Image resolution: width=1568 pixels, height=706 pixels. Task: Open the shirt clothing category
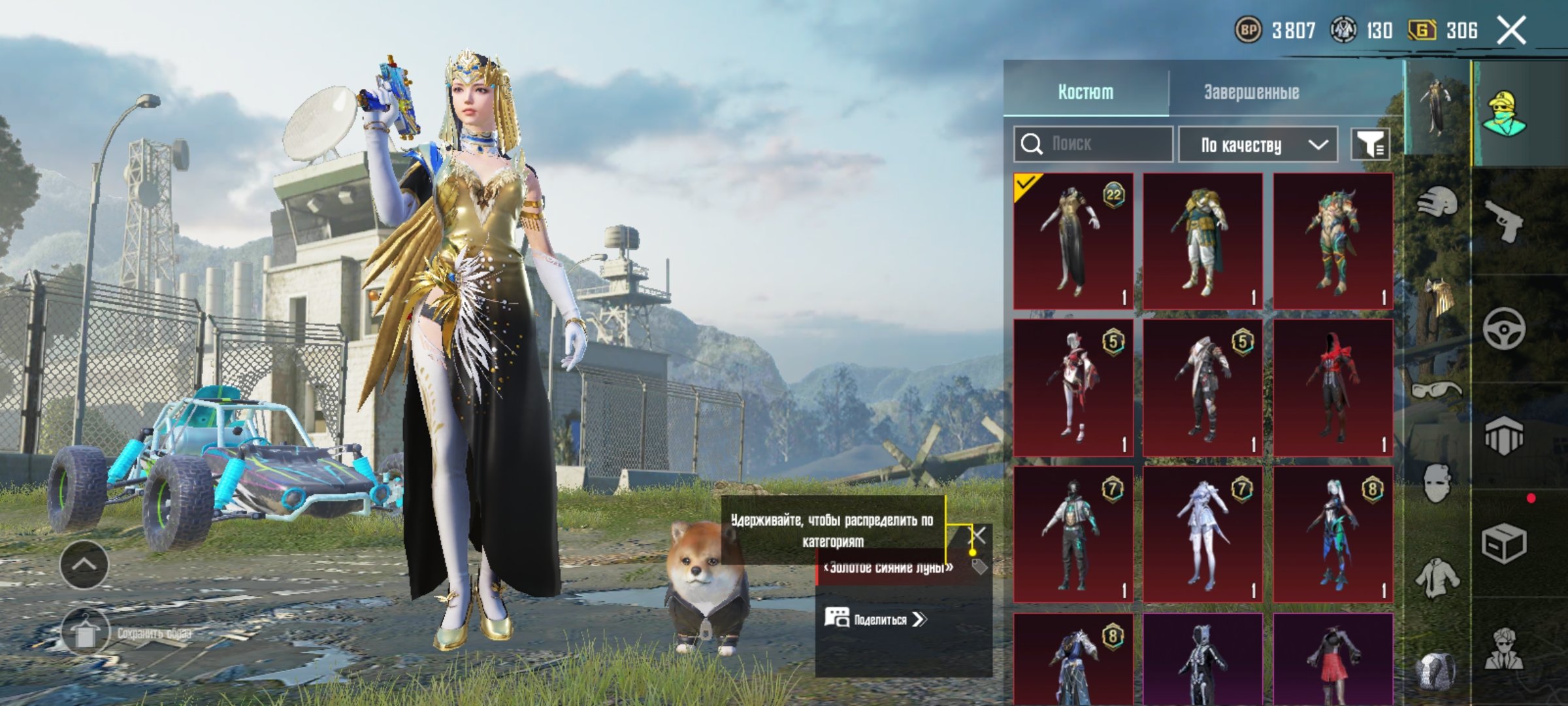1437,577
